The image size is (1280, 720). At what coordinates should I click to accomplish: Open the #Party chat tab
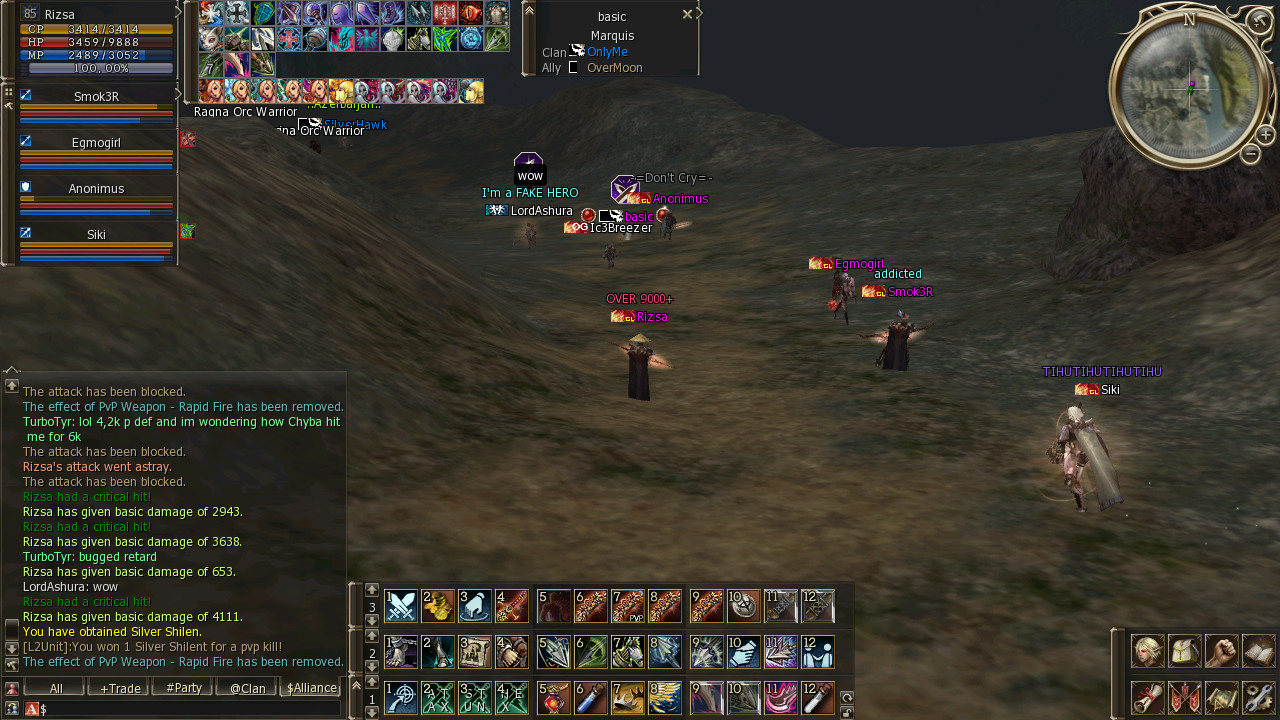(x=183, y=688)
